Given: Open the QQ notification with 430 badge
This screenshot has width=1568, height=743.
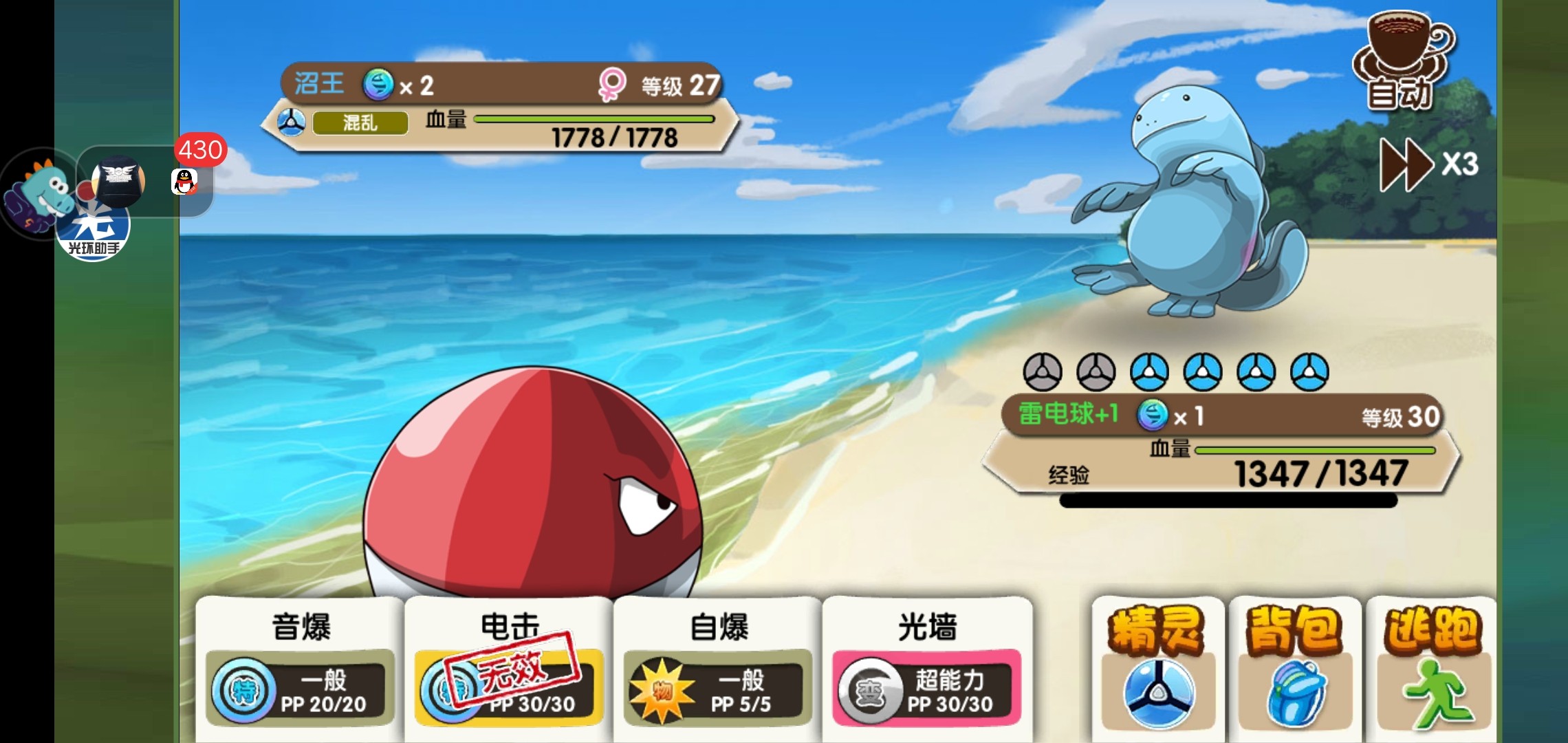Looking at the screenshot, I should [184, 182].
